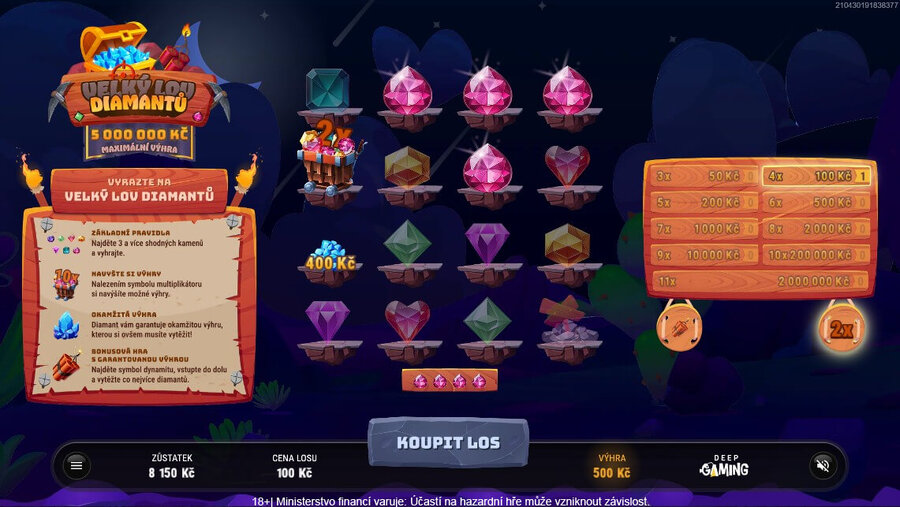Click the dynamite bonus medallion

[679, 326]
